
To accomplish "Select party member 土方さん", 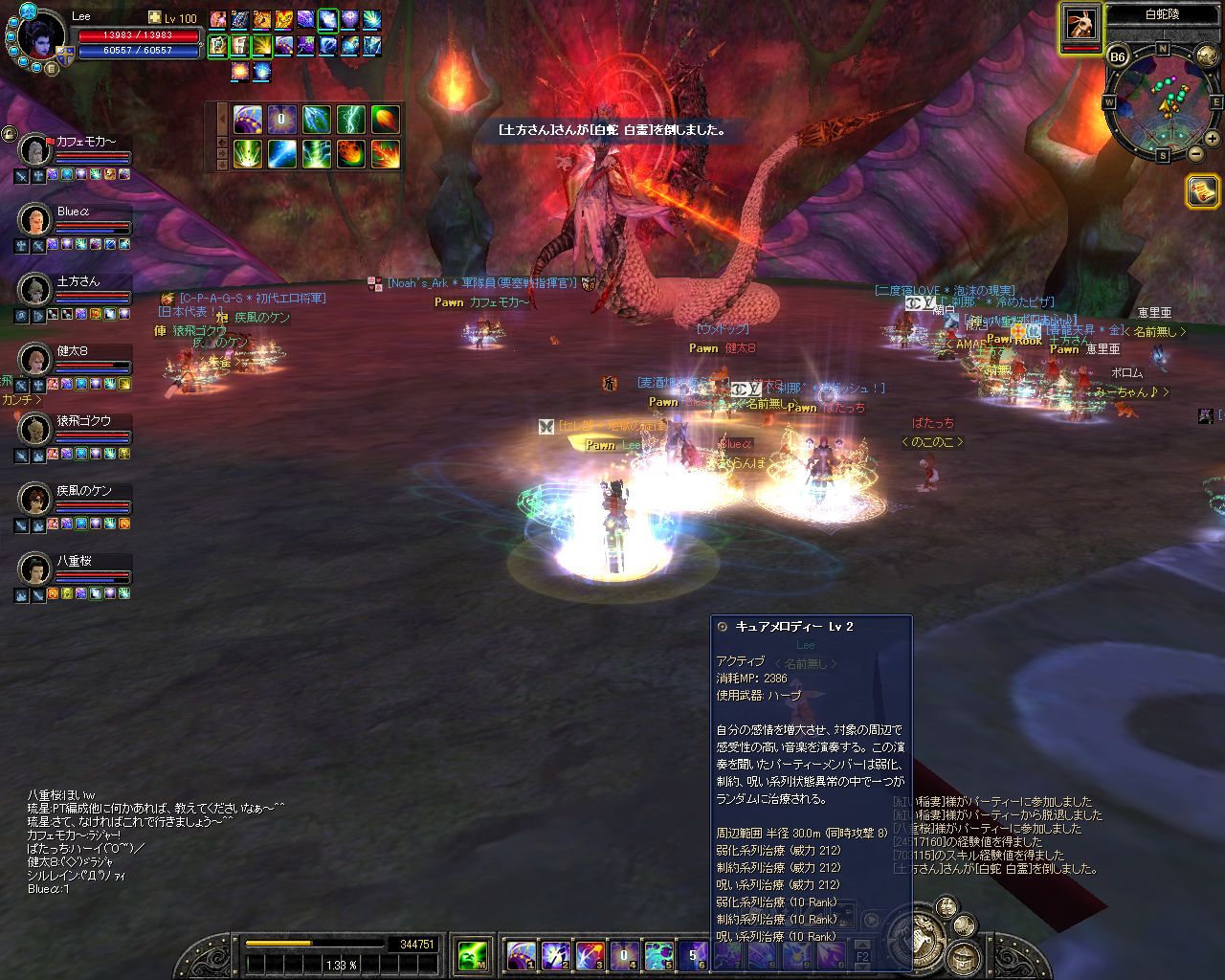I will point(36,290).
